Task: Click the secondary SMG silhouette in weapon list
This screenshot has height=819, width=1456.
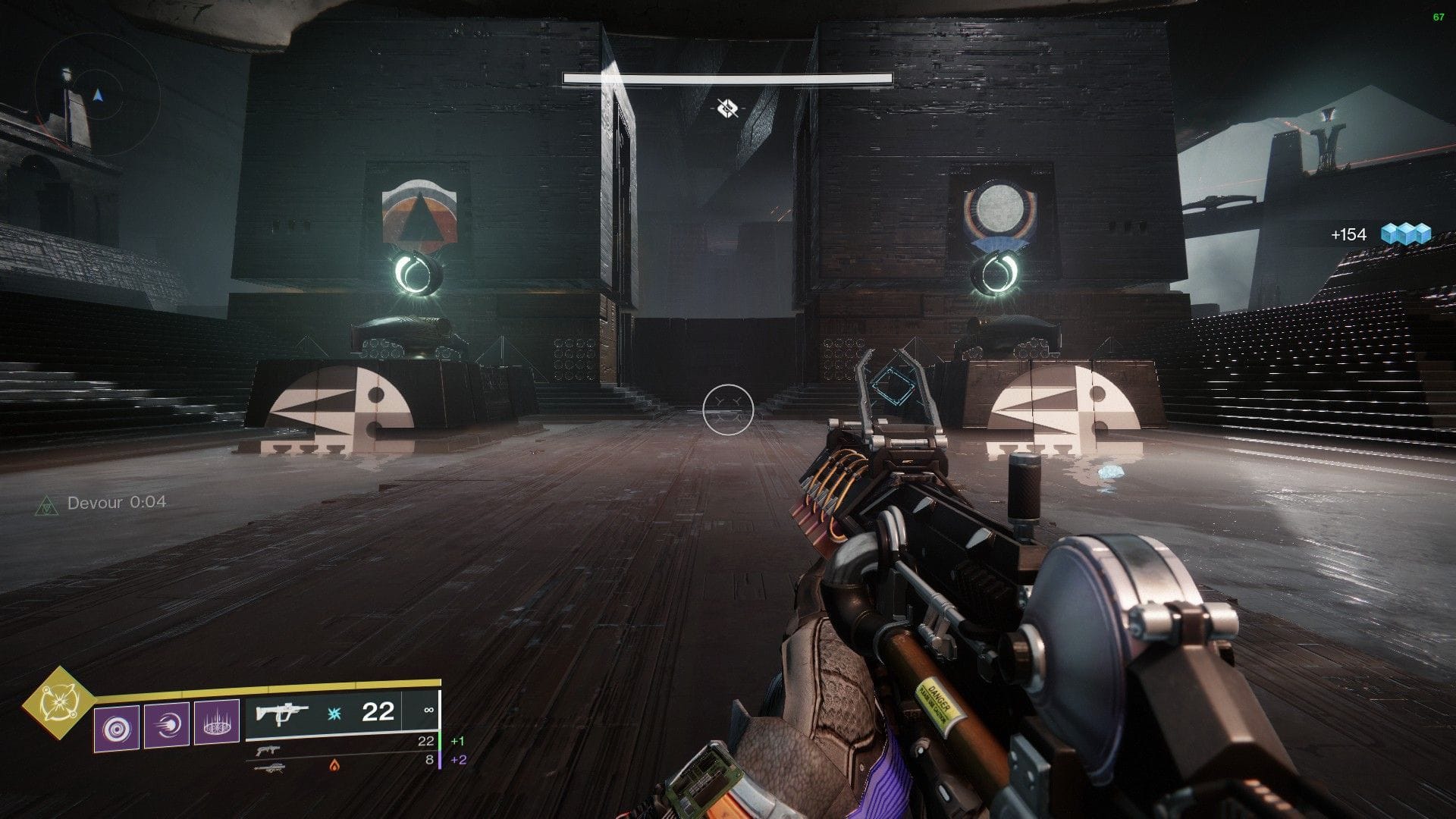Action: (x=268, y=750)
